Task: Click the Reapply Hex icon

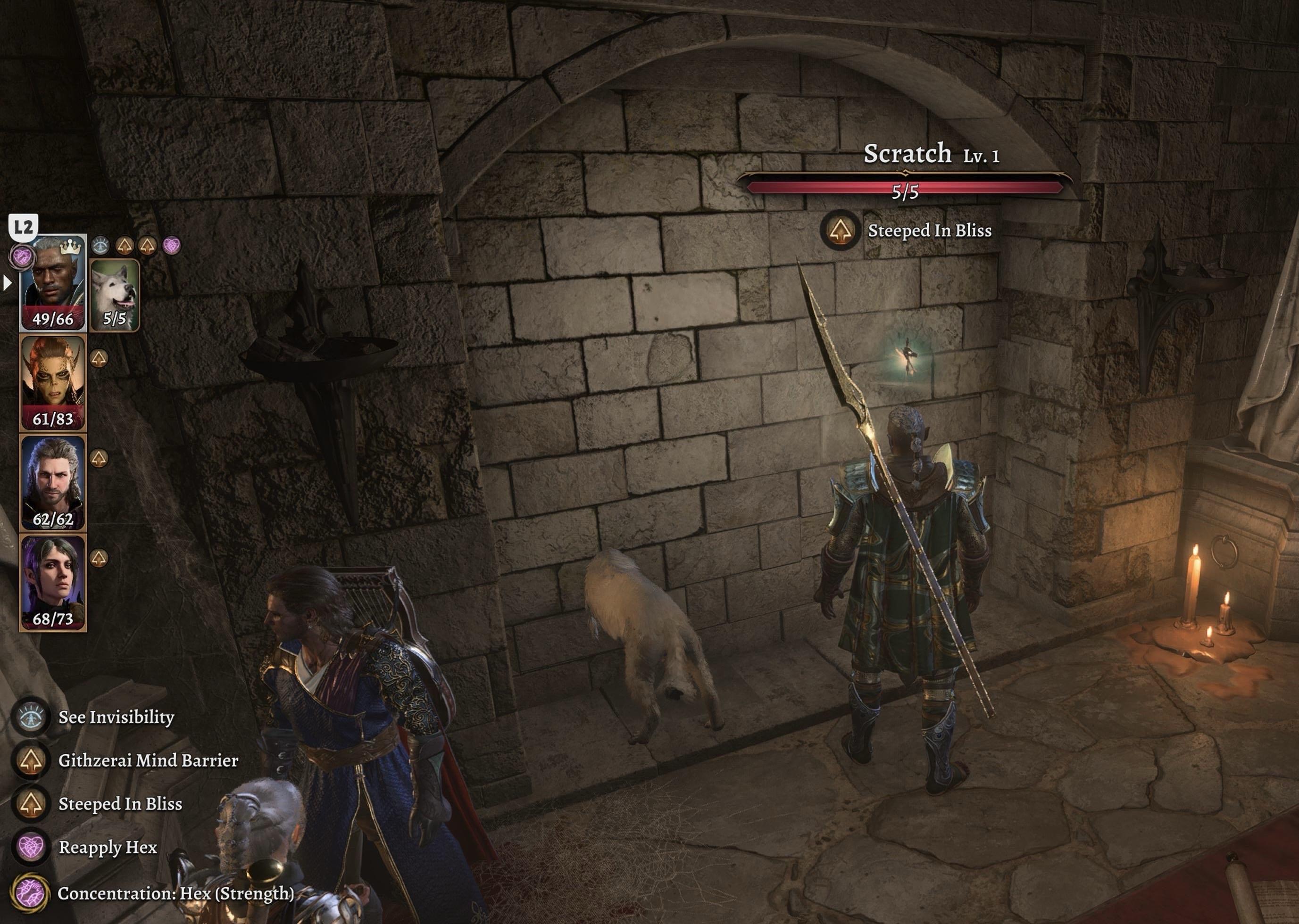Action: (31, 847)
